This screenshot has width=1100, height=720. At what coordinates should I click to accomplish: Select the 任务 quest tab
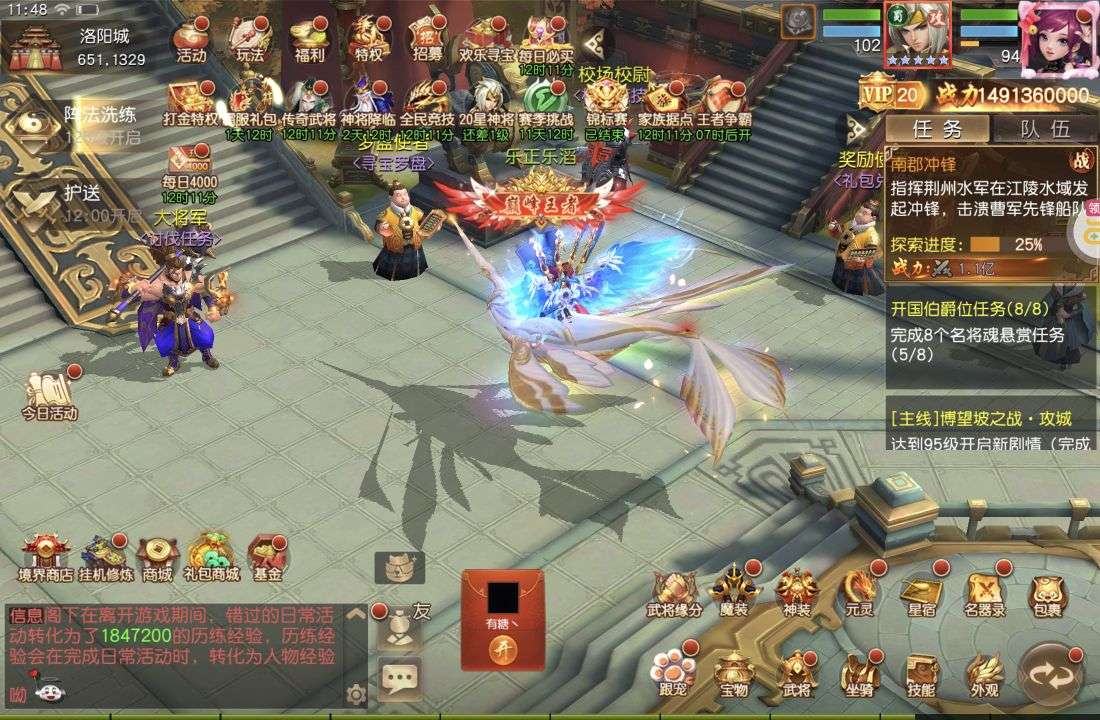pyautogui.click(x=937, y=128)
